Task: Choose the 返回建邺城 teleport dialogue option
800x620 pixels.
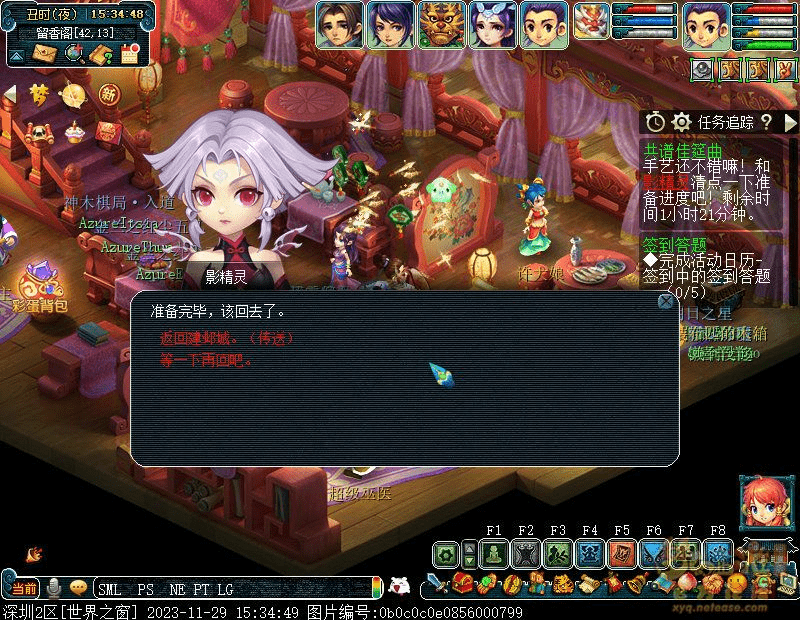Action: coord(228,339)
